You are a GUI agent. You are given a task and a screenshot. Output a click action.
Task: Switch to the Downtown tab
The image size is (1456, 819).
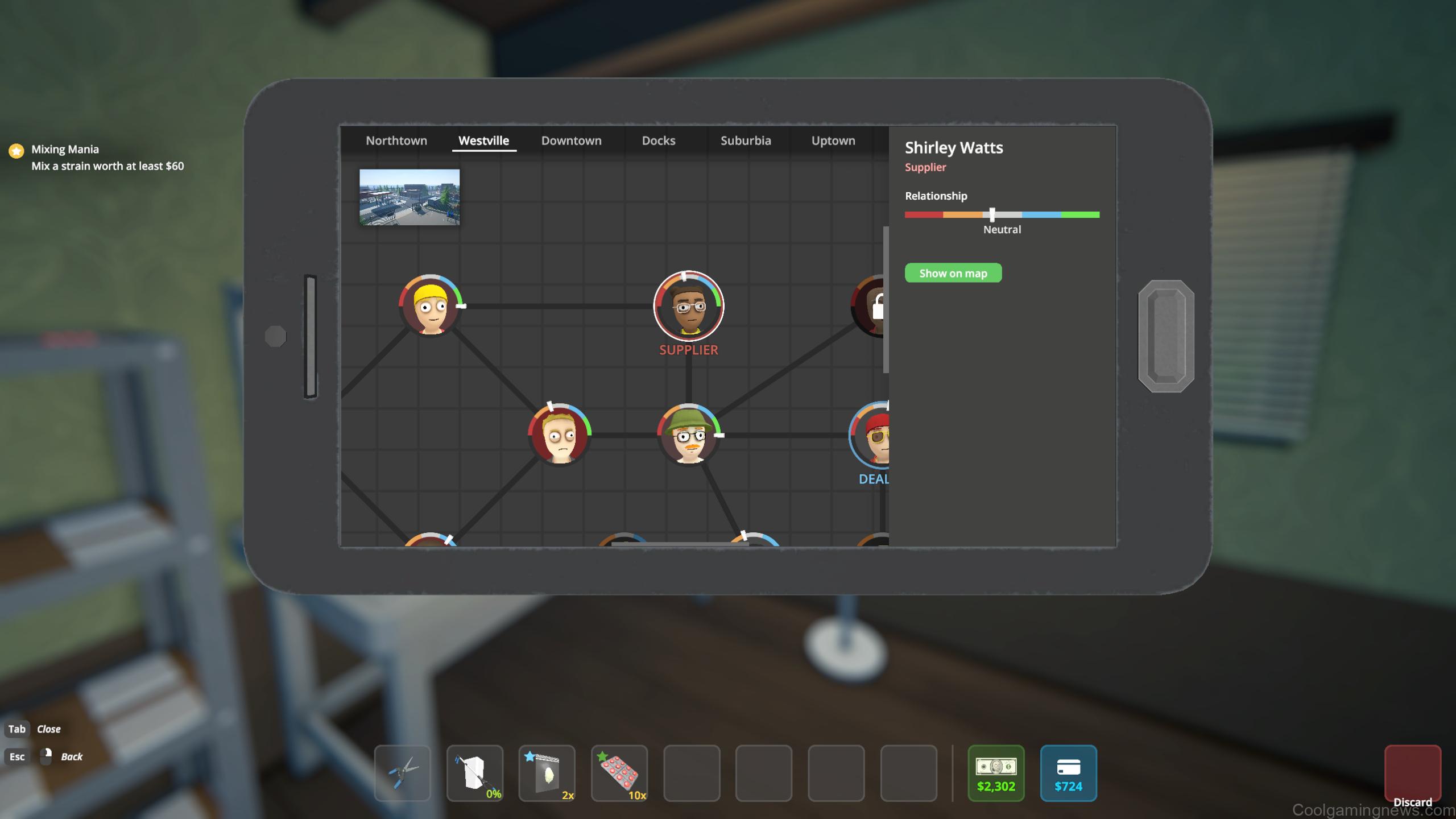(571, 140)
